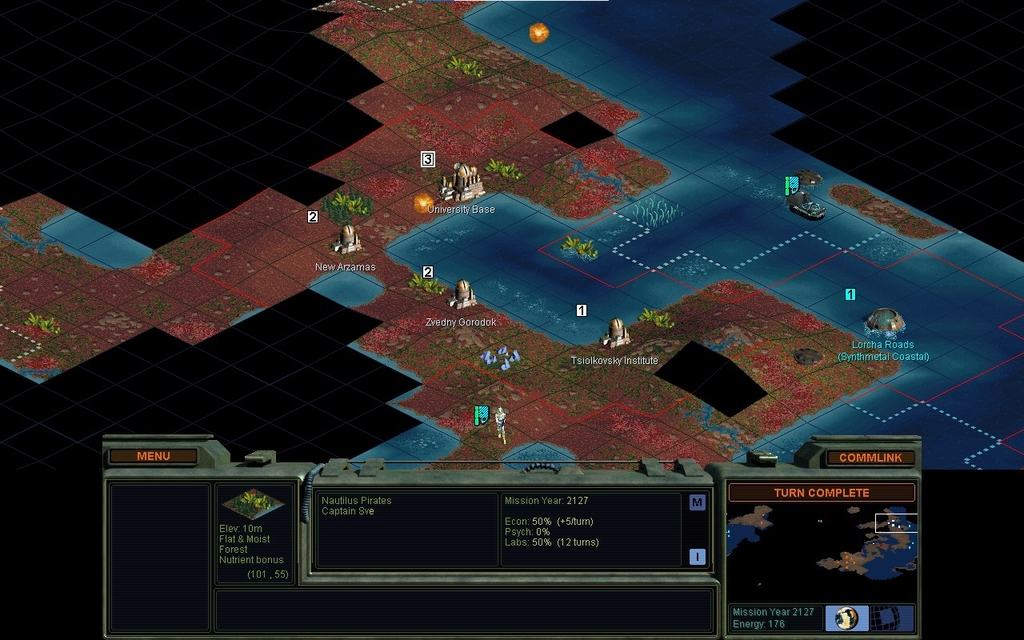1024x640 pixels.
Task: Select the planet globe view icon
Action: (x=846, y=617)
